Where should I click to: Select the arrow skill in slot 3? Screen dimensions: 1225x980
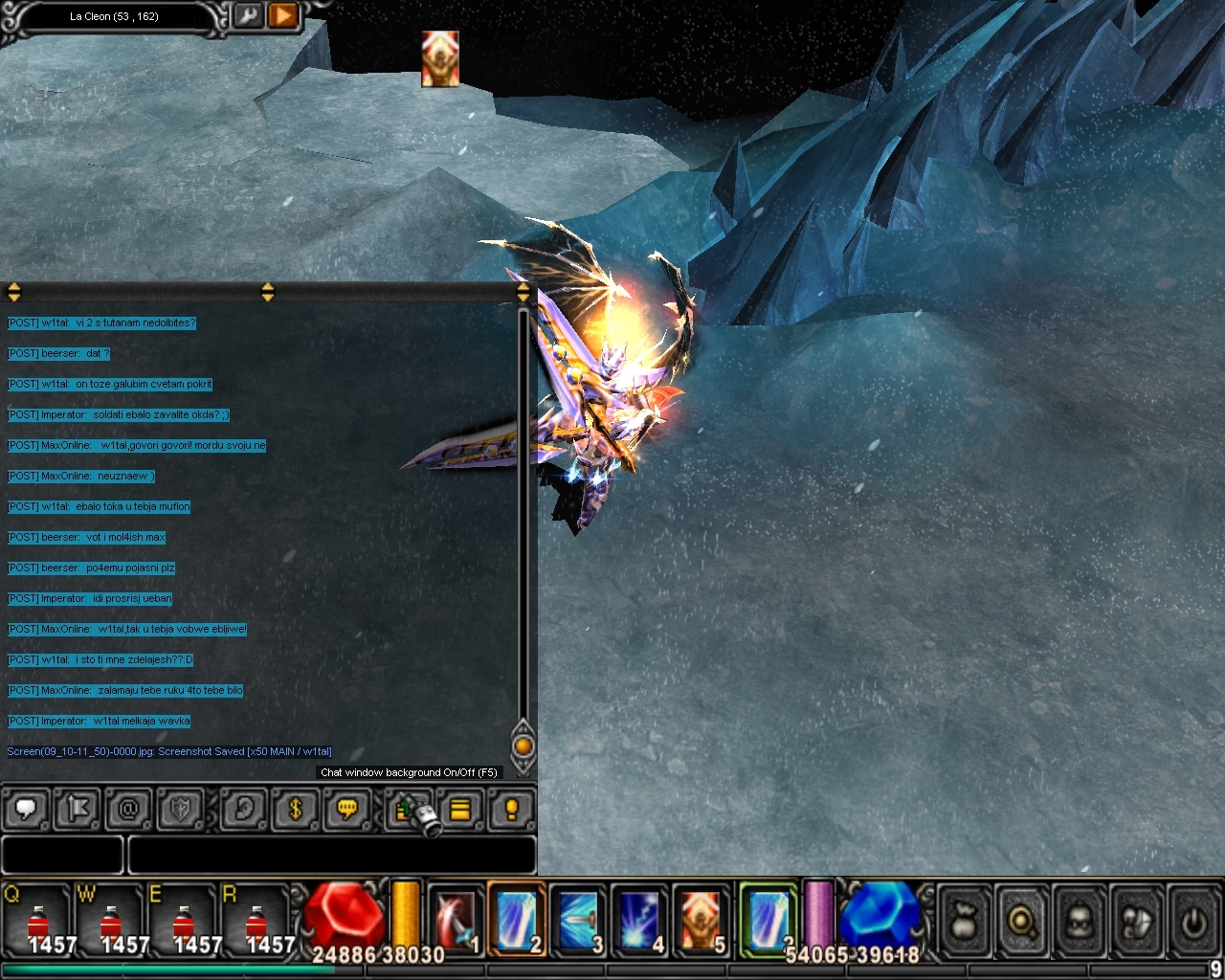578,920
